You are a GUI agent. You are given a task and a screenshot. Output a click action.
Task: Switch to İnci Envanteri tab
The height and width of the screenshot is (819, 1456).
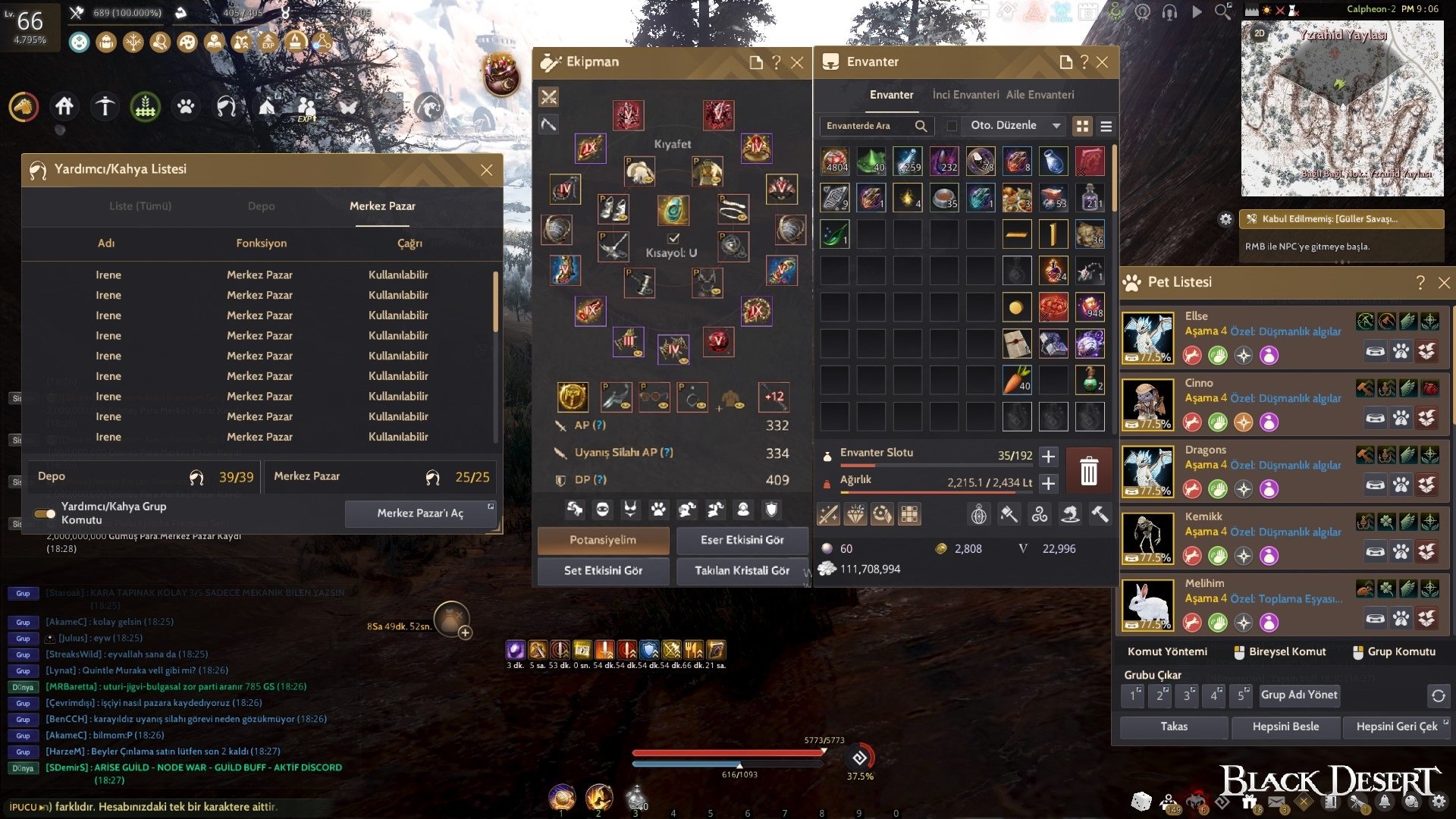point(965,95)
